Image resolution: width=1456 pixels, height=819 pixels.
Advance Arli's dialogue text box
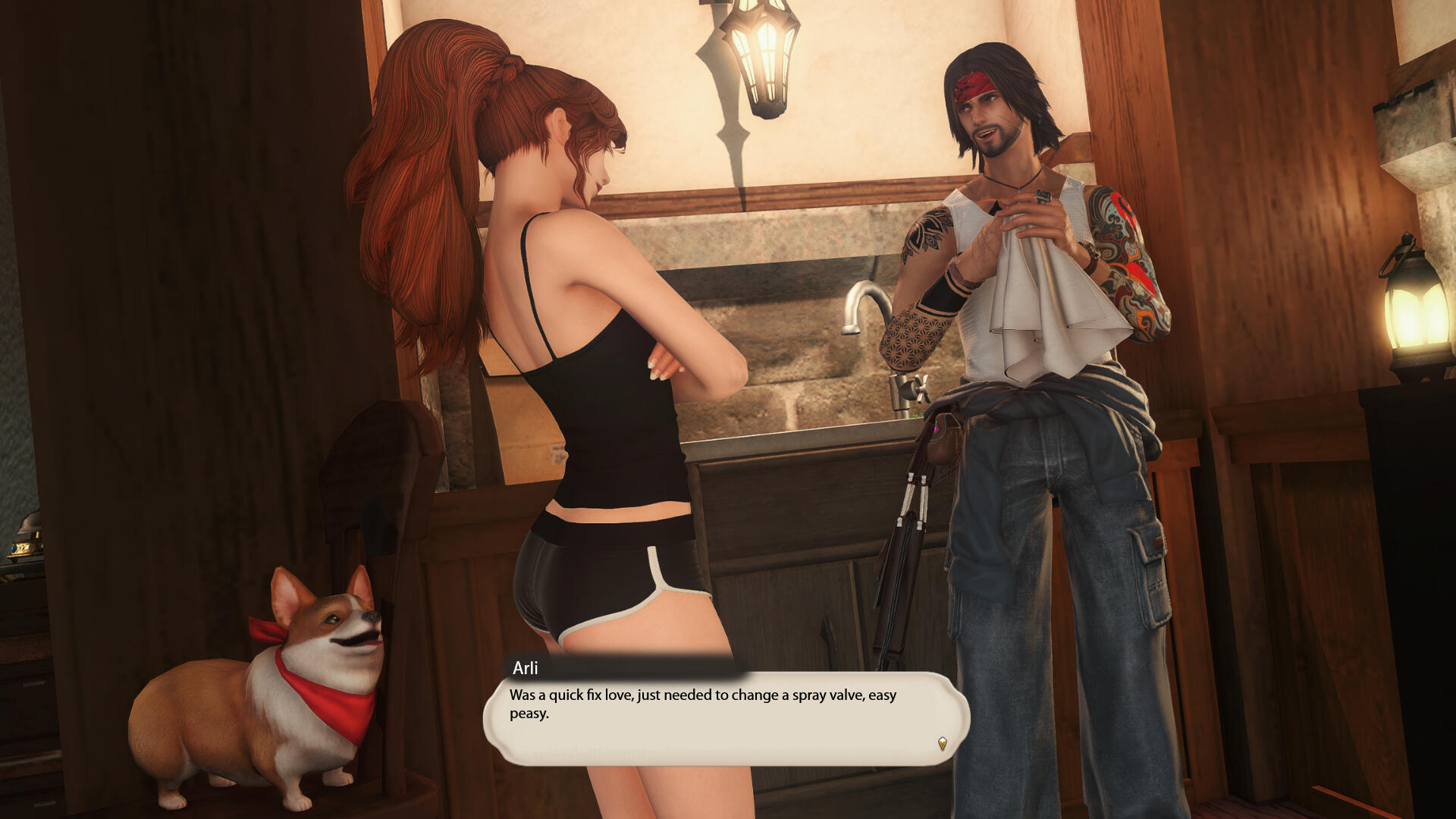point(726,718)
